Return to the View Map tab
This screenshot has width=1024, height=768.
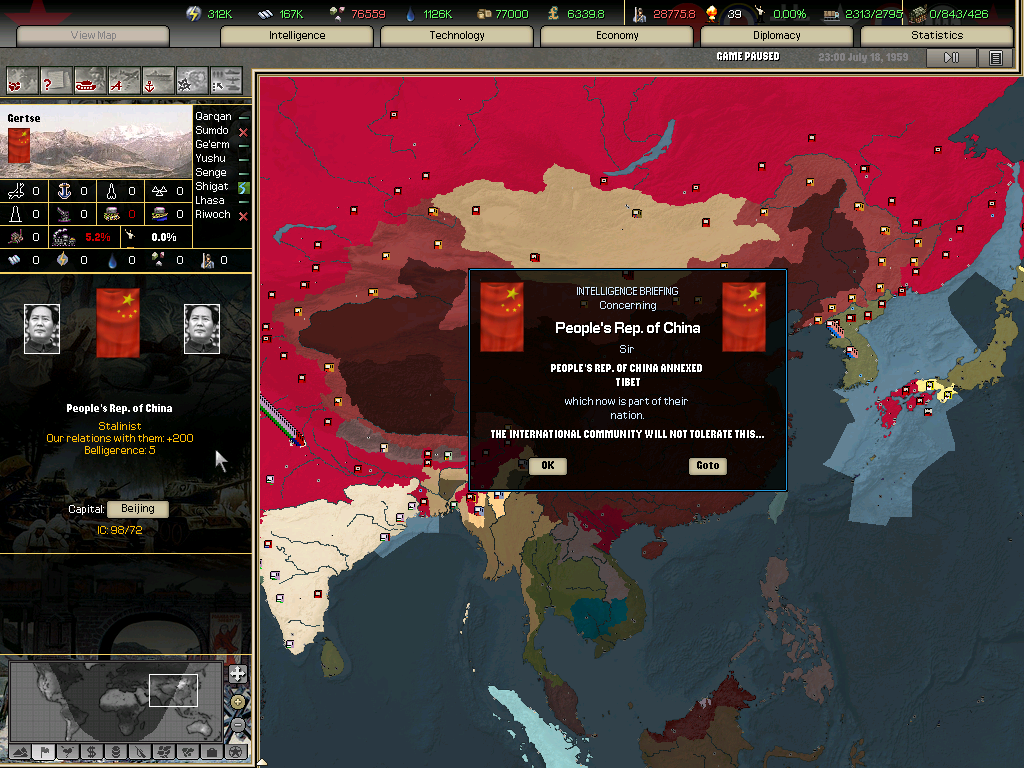[93, 36]
